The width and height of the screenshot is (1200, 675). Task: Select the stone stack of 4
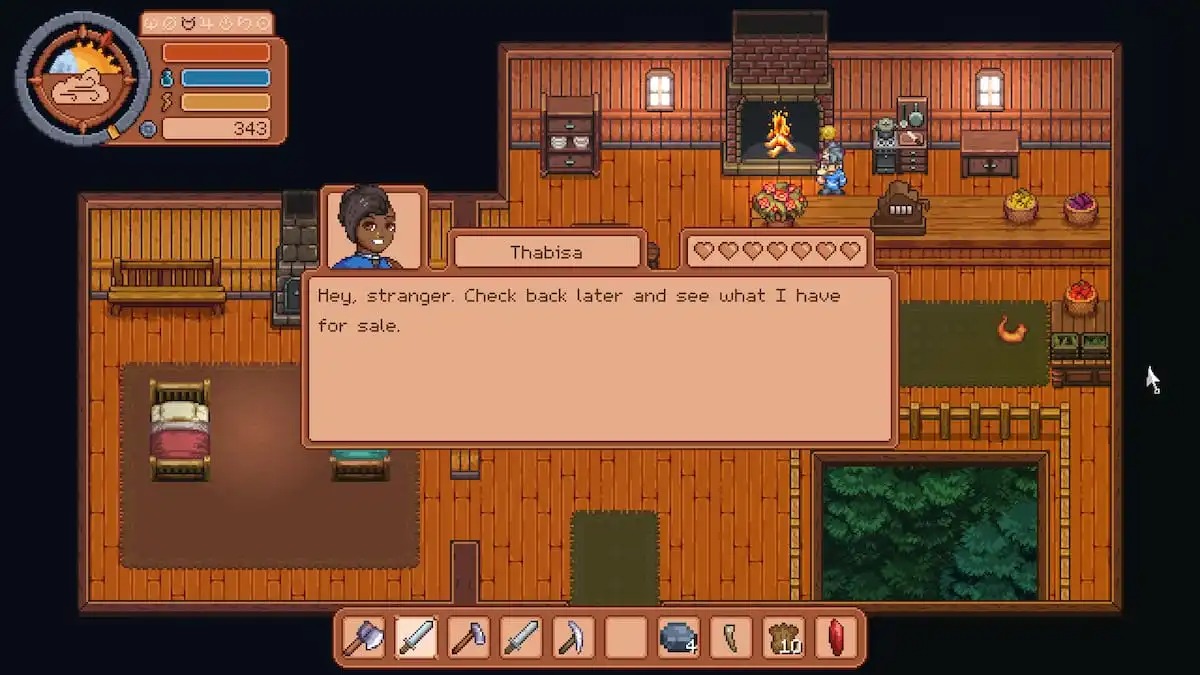(x=678, y=637)
